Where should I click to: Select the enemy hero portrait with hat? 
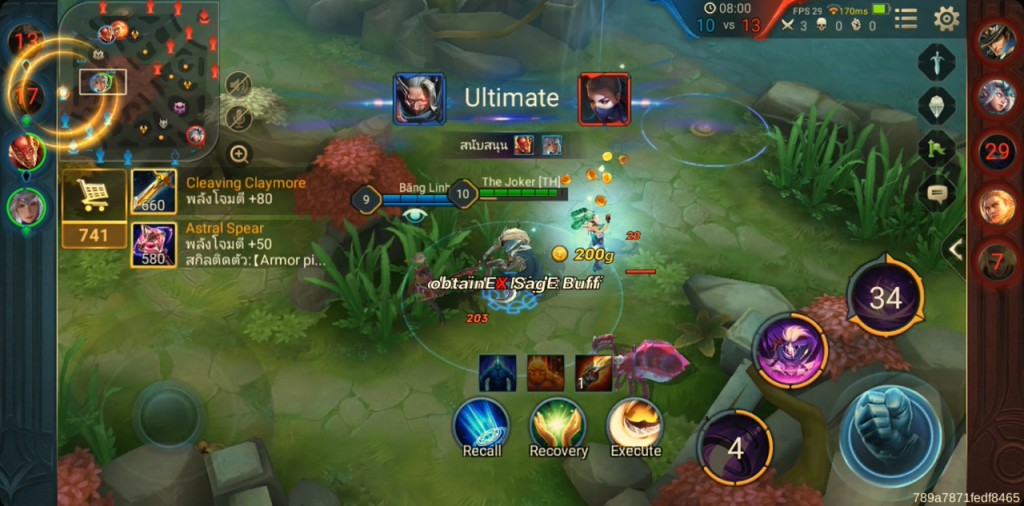pyautogui.click(x=996, y=41)
